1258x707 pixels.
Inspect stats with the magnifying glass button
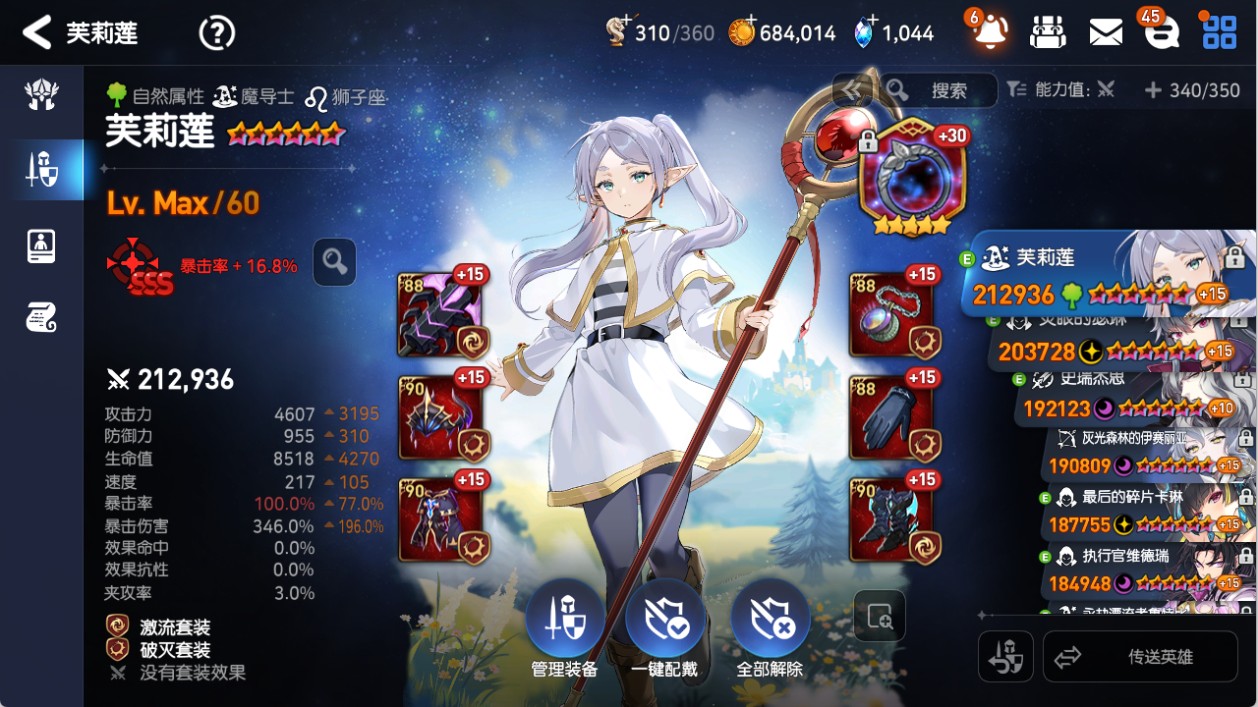point(334,262)
